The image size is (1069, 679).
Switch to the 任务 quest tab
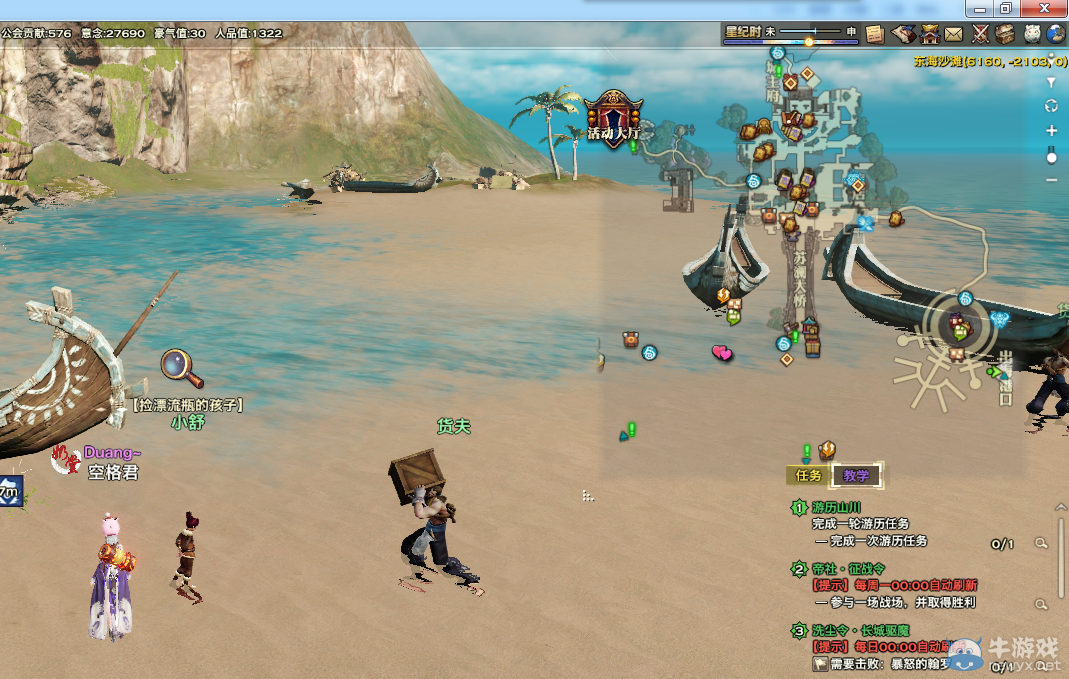tap(808, 475)
